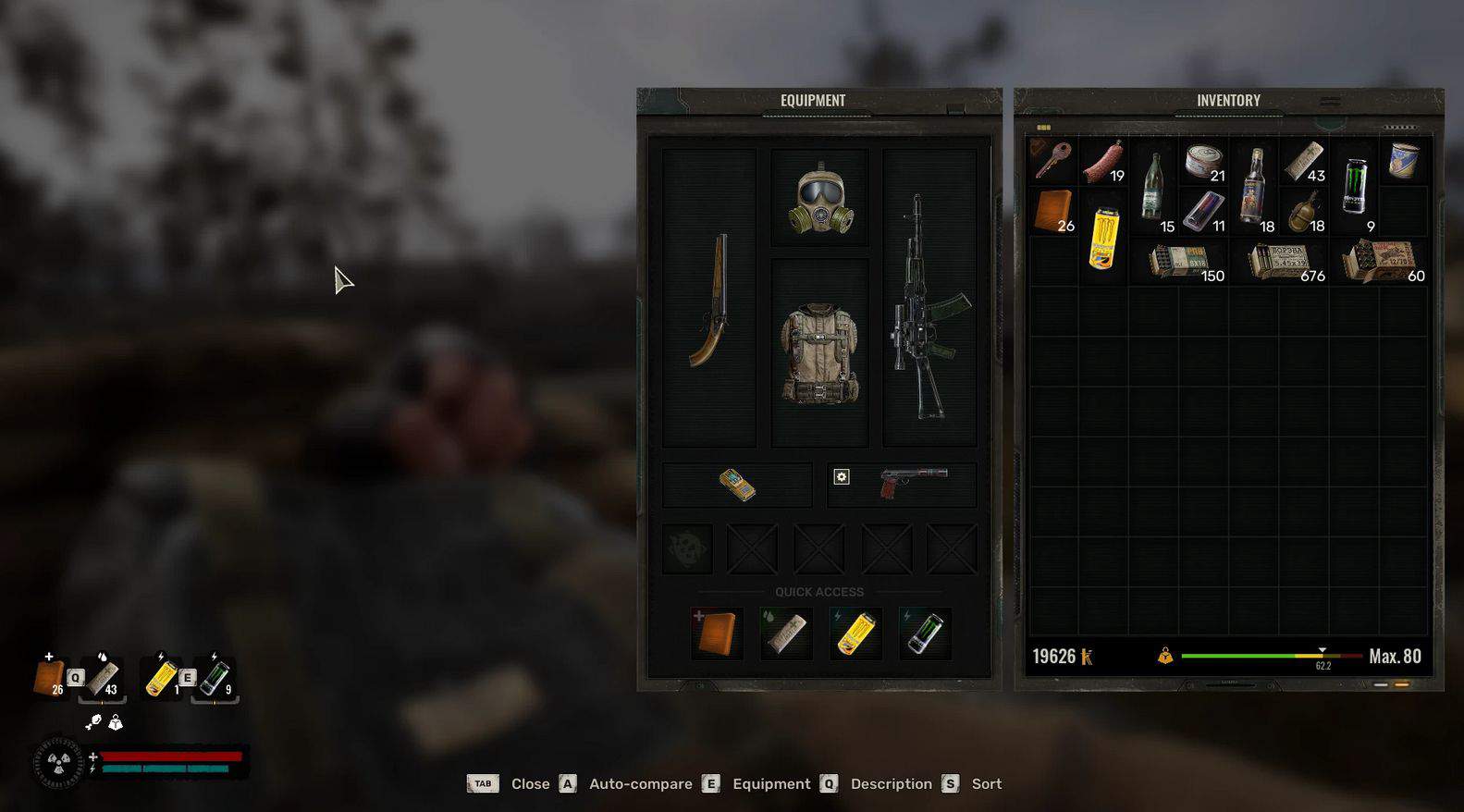The image size is (1464, 812).
Task: Click the bandage in Quick Access
Action: coord(785,634)
